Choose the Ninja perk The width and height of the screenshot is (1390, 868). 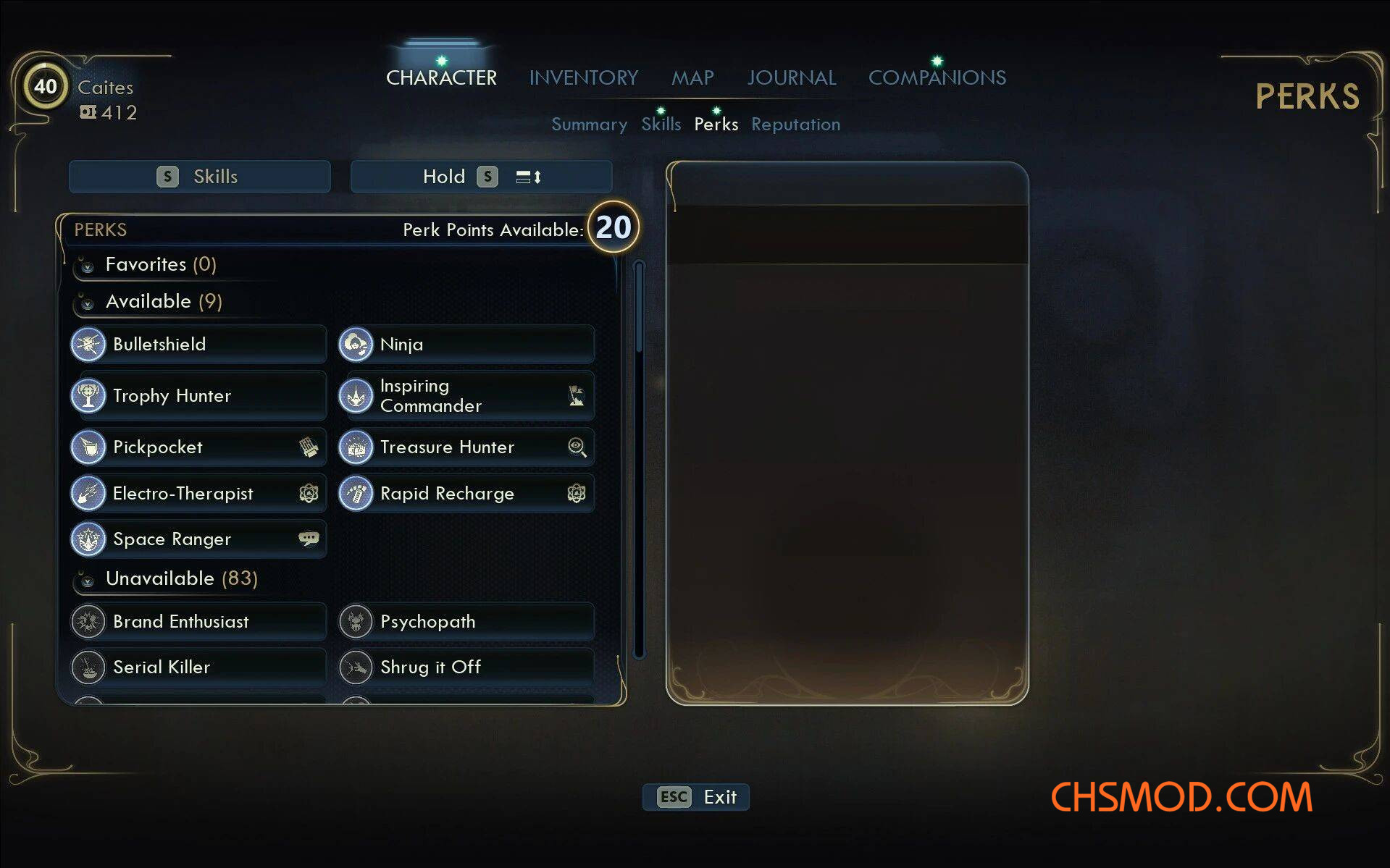[466, 345]
